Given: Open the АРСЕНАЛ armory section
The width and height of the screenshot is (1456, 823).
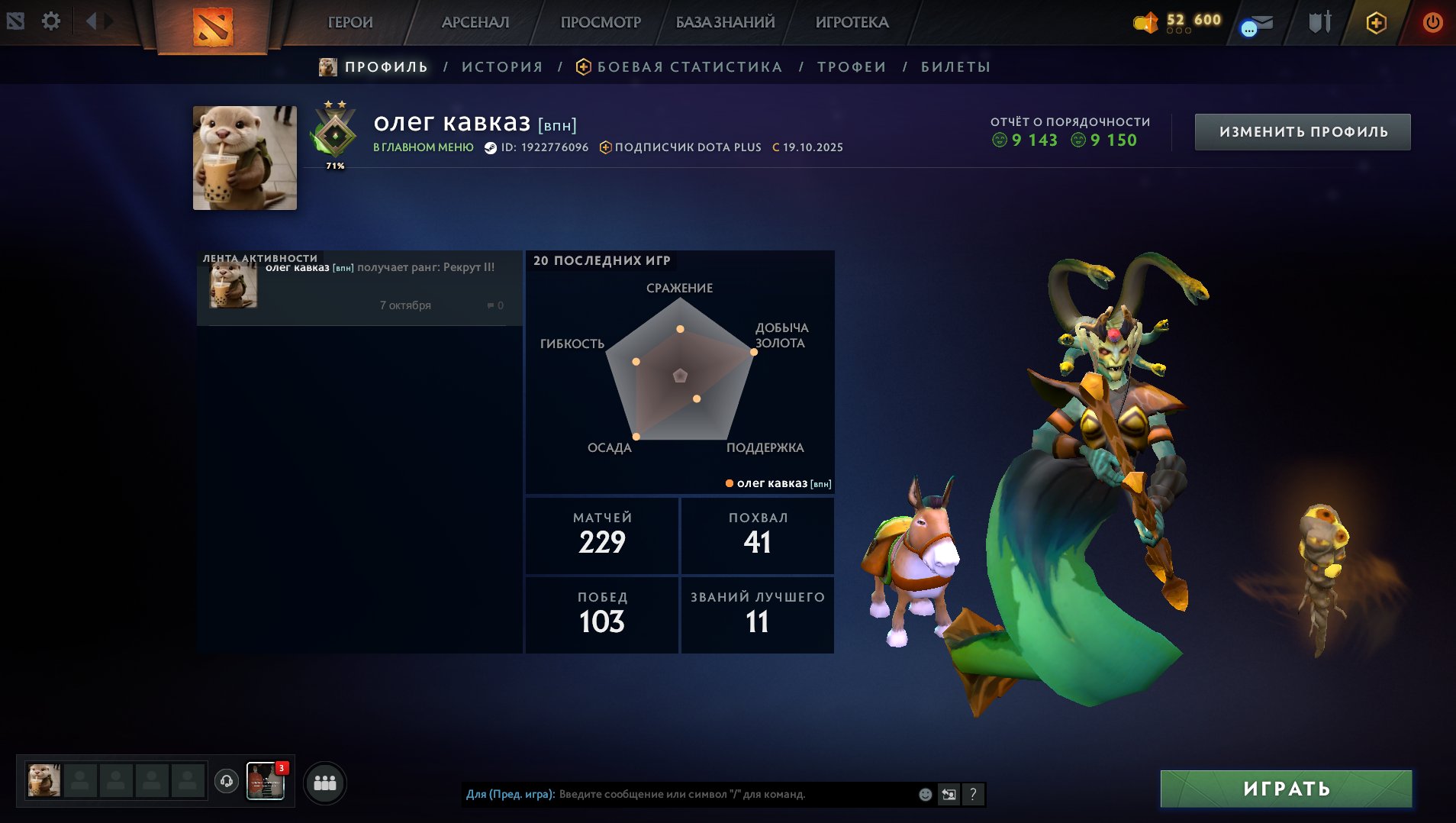Looking at the screenshot, I should pyautogui.click(x=475, y=22).
